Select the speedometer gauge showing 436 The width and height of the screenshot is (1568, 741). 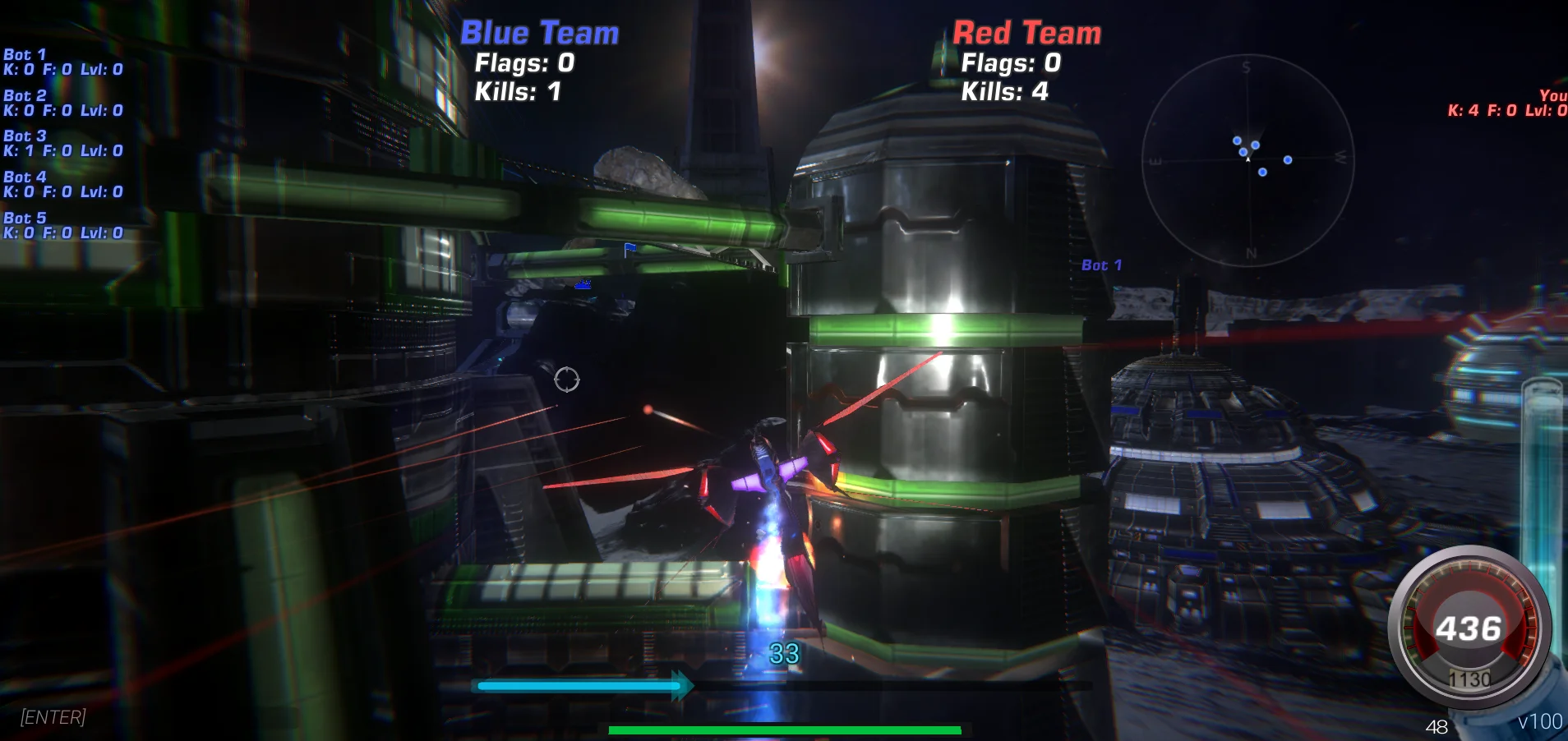pyautogui.click(x=1470, y=627)
